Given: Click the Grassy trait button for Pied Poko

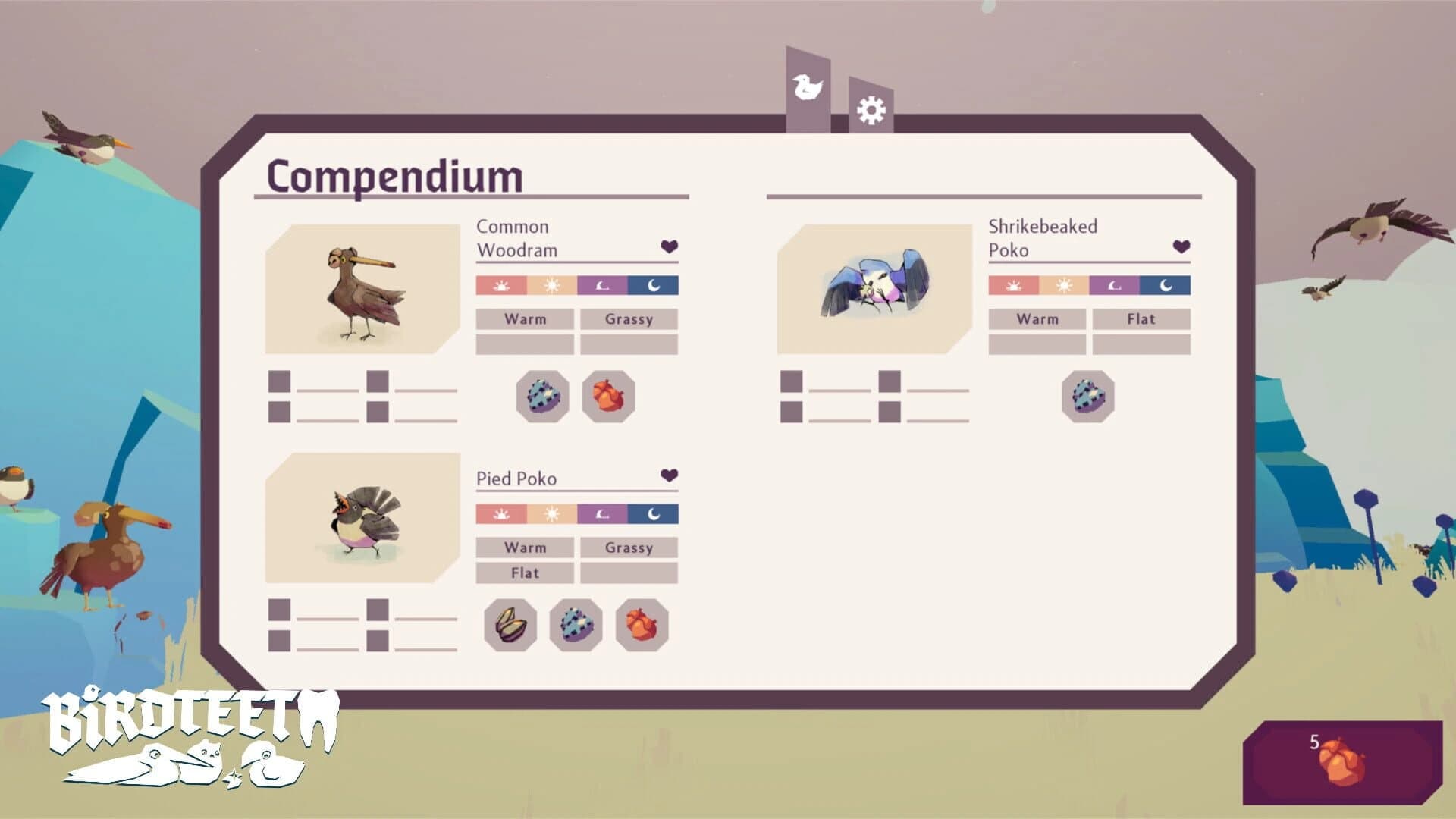Looking at the screenshot, I should (628, 548).
